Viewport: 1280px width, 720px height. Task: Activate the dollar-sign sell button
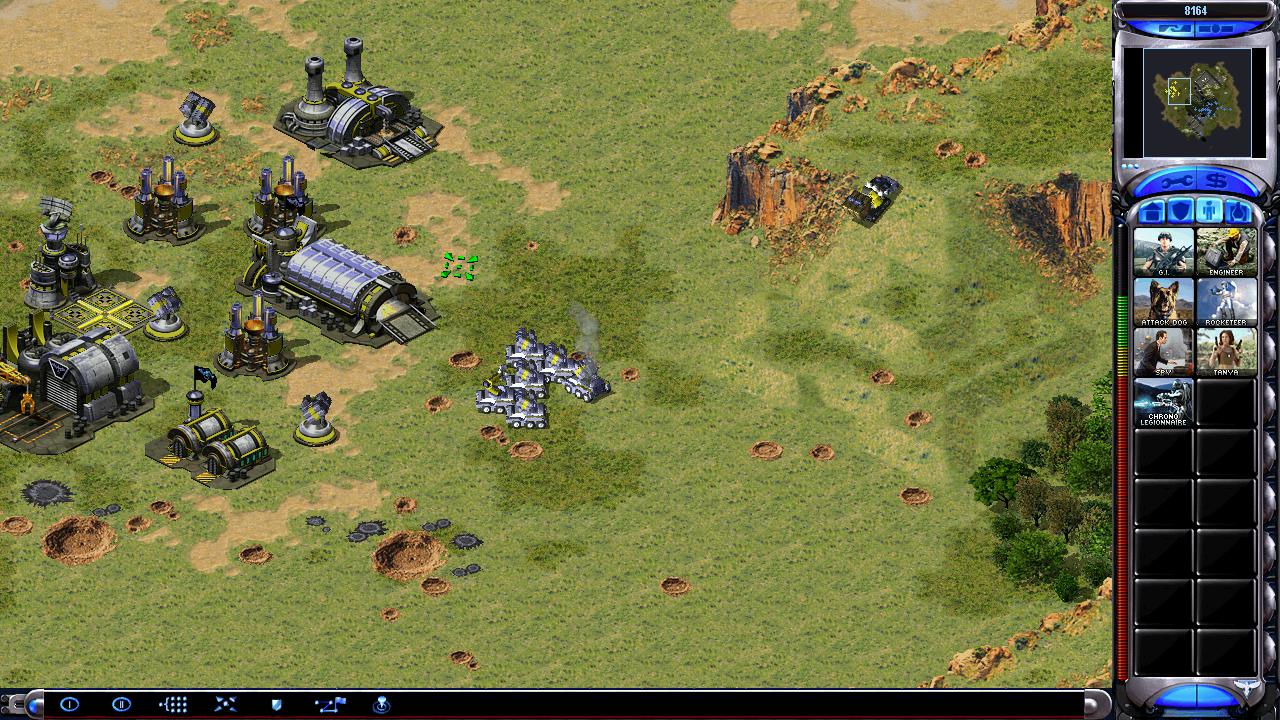pyautogui.click(x=1216, y=182)
